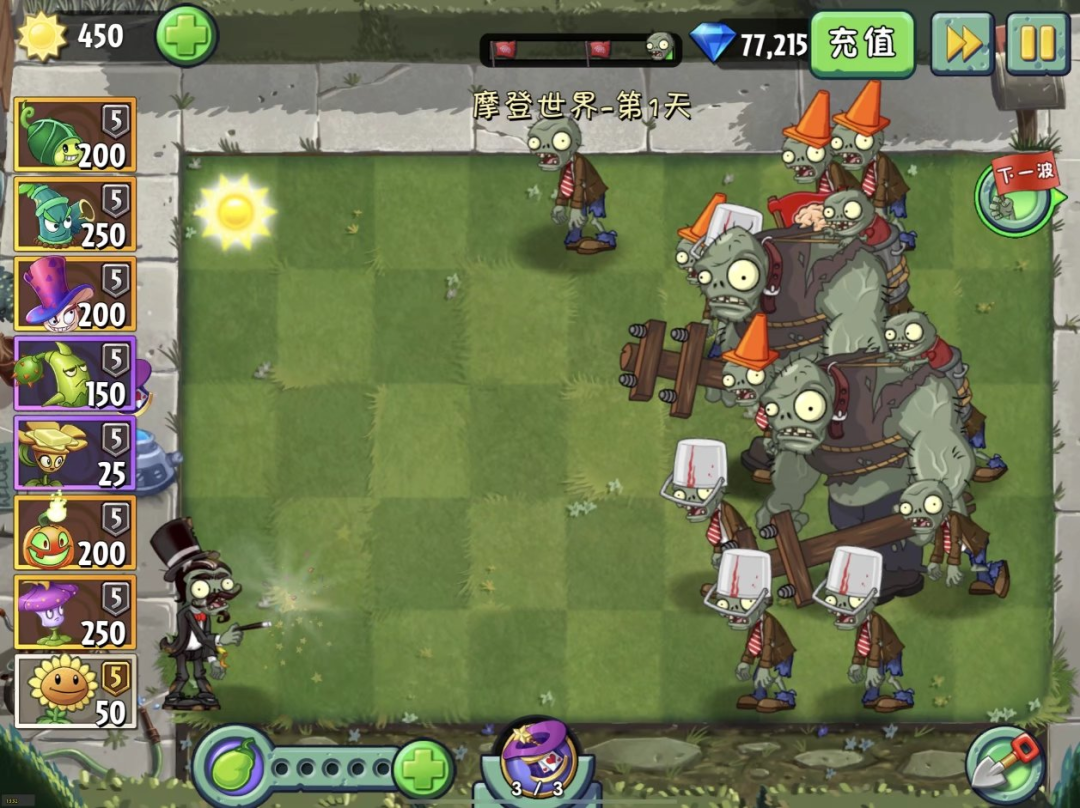Add more sun with the green plus
Screen dimensions: 1080x808
click(x=186, y=36)
